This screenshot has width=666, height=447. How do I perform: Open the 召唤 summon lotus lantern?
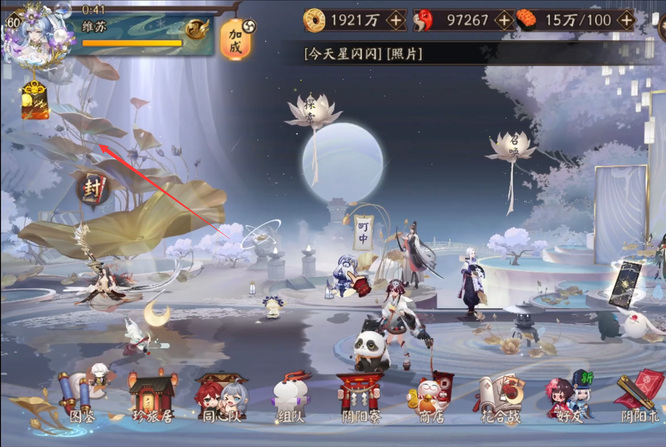512,146
